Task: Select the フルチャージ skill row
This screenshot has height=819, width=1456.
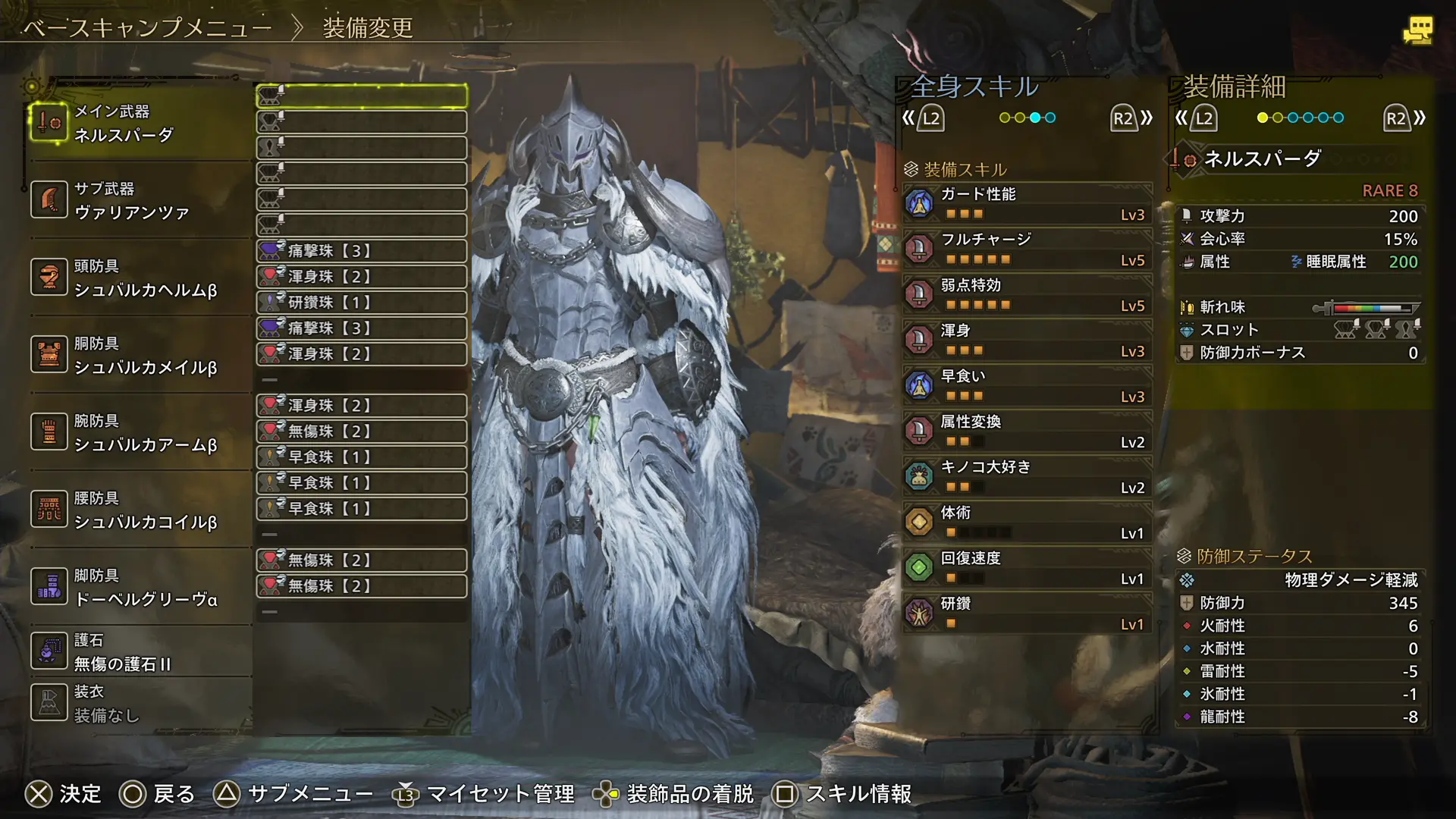Action: 1027,249
